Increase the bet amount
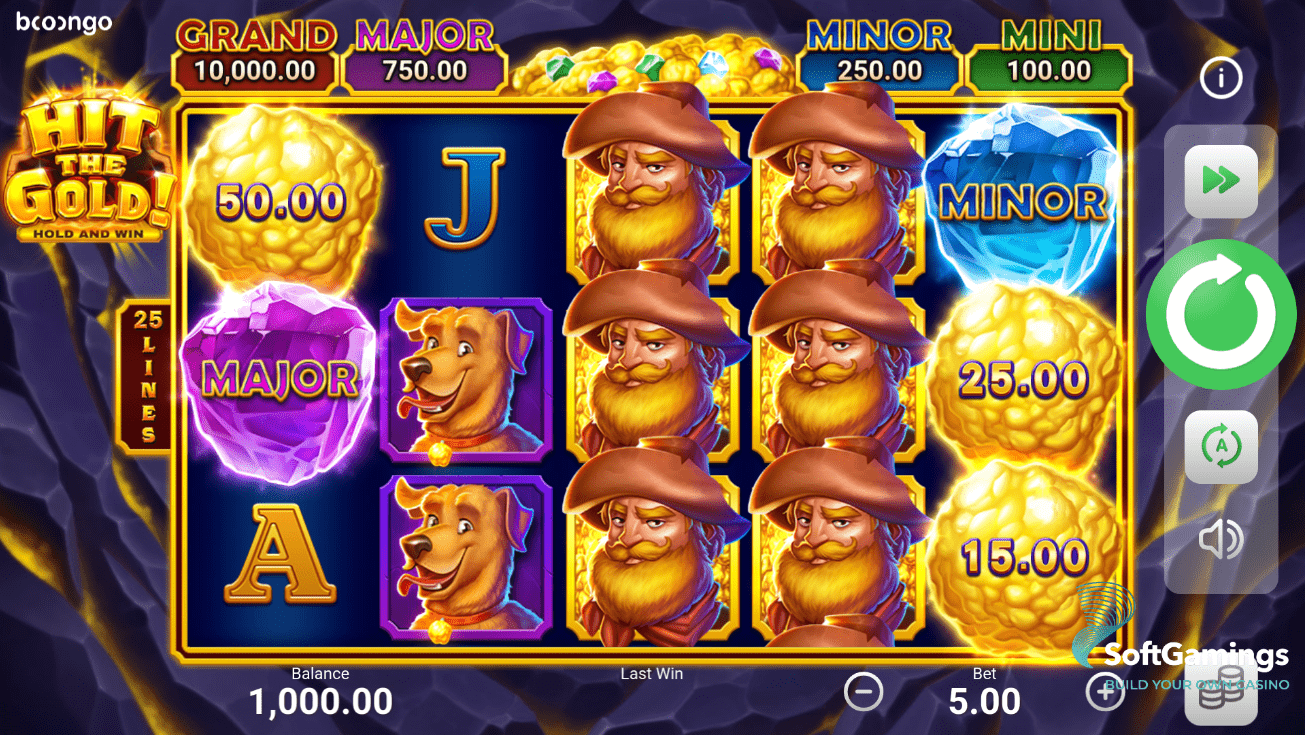 (1105, 691)
